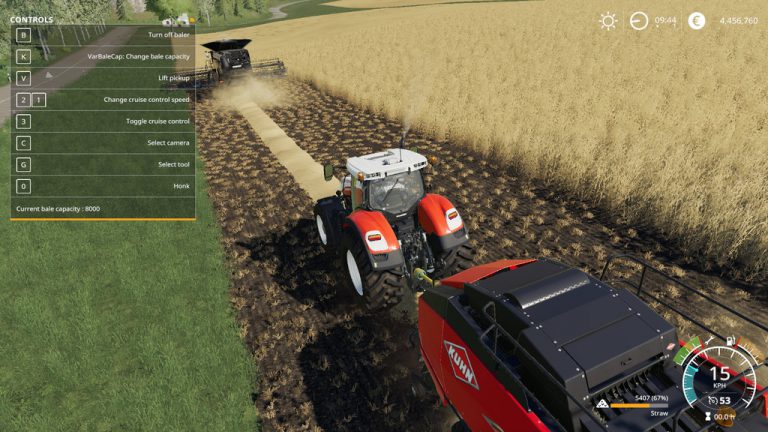
Task: Click the 'Lift pickup' control row
Action: (x=103, y=78)
